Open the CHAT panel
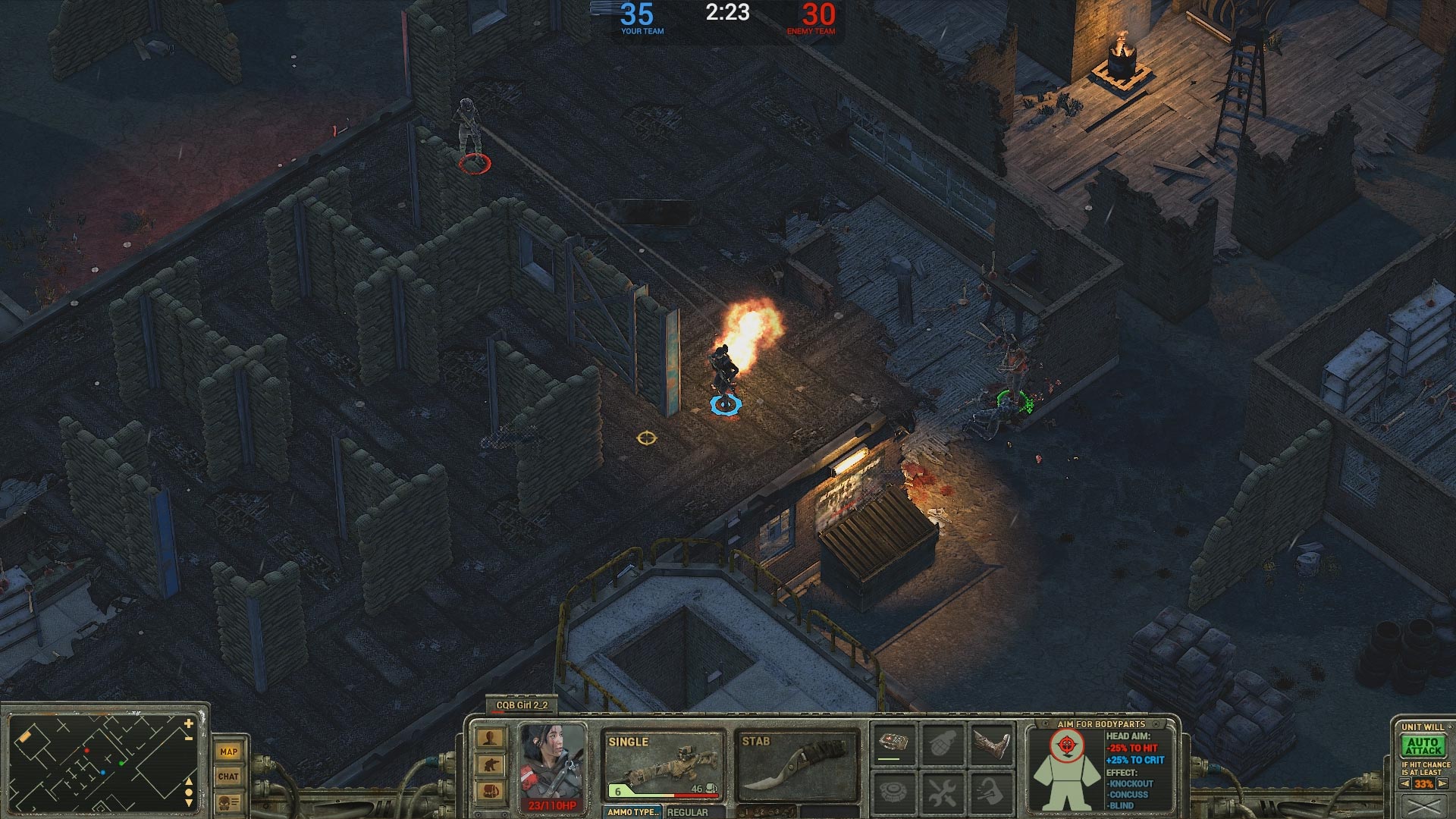 pyautogui.click(x=228, y=777)
